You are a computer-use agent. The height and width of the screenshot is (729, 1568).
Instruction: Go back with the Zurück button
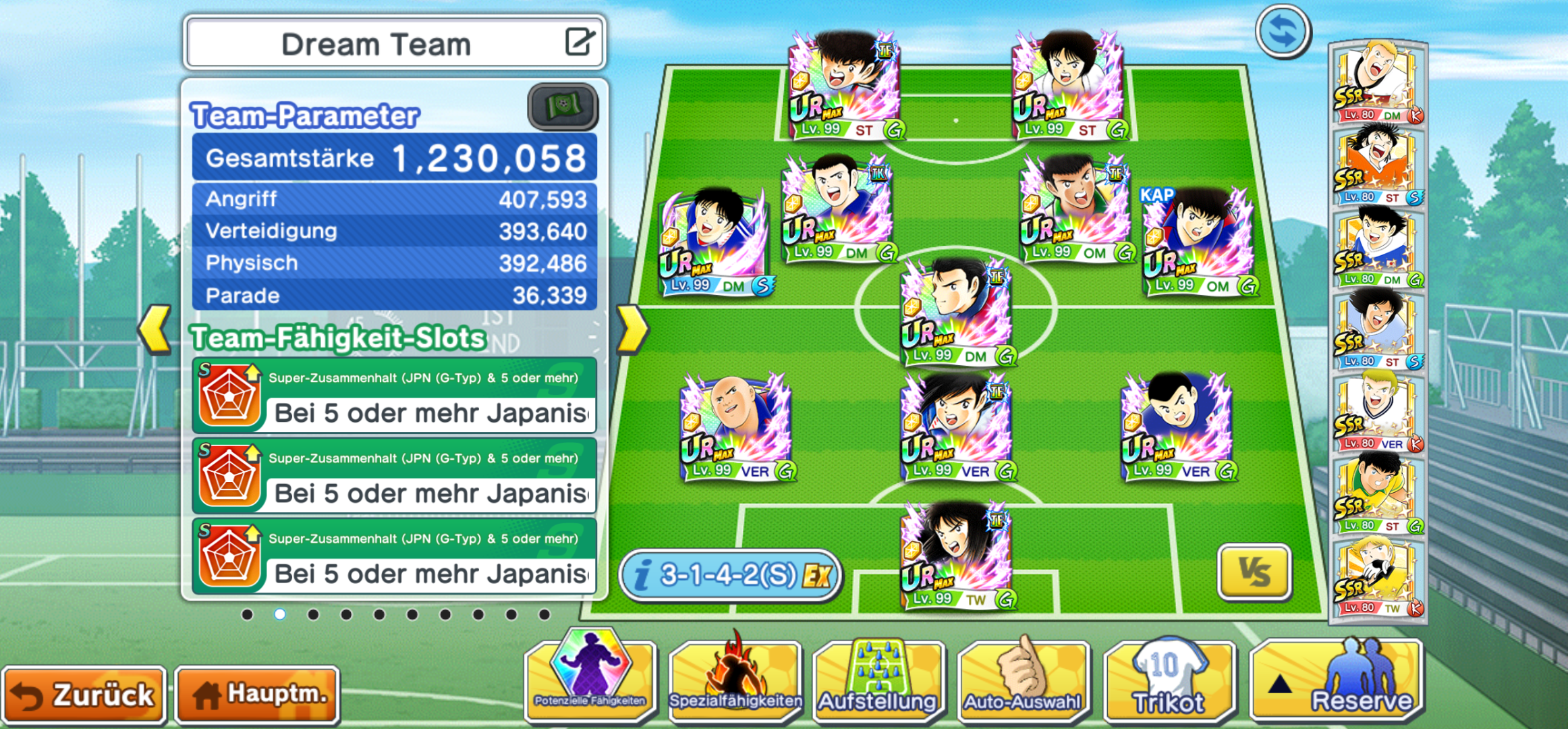click(84, 695)
